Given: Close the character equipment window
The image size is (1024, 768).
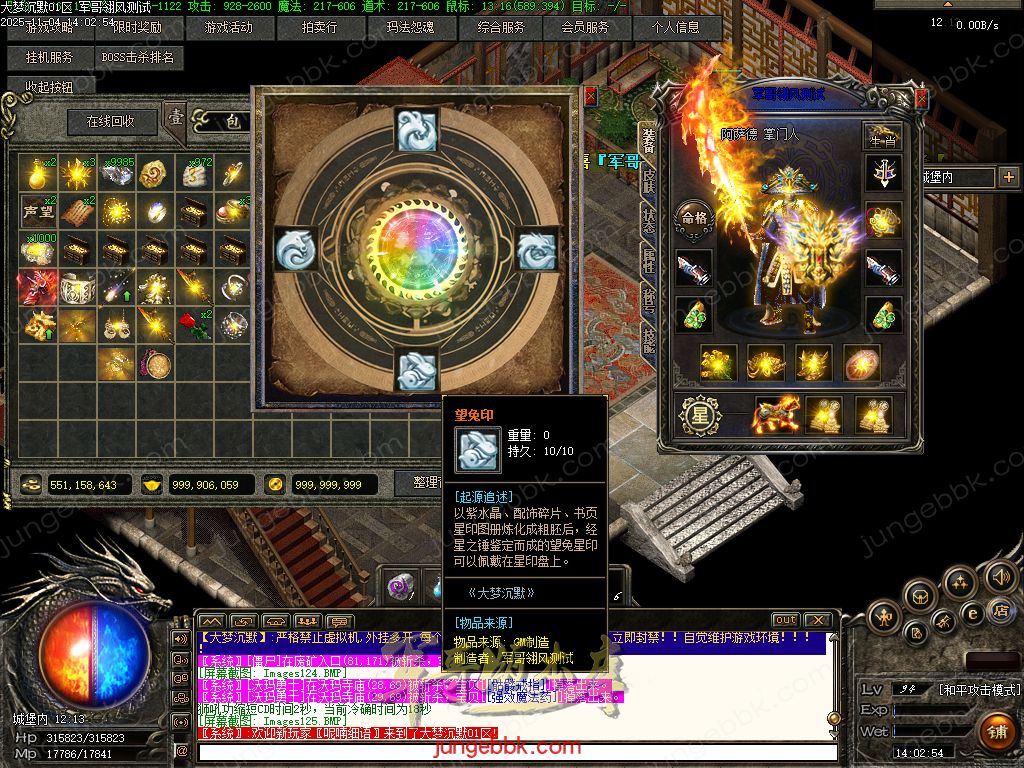Looking at the screenshot, I should tap(921, 99).
